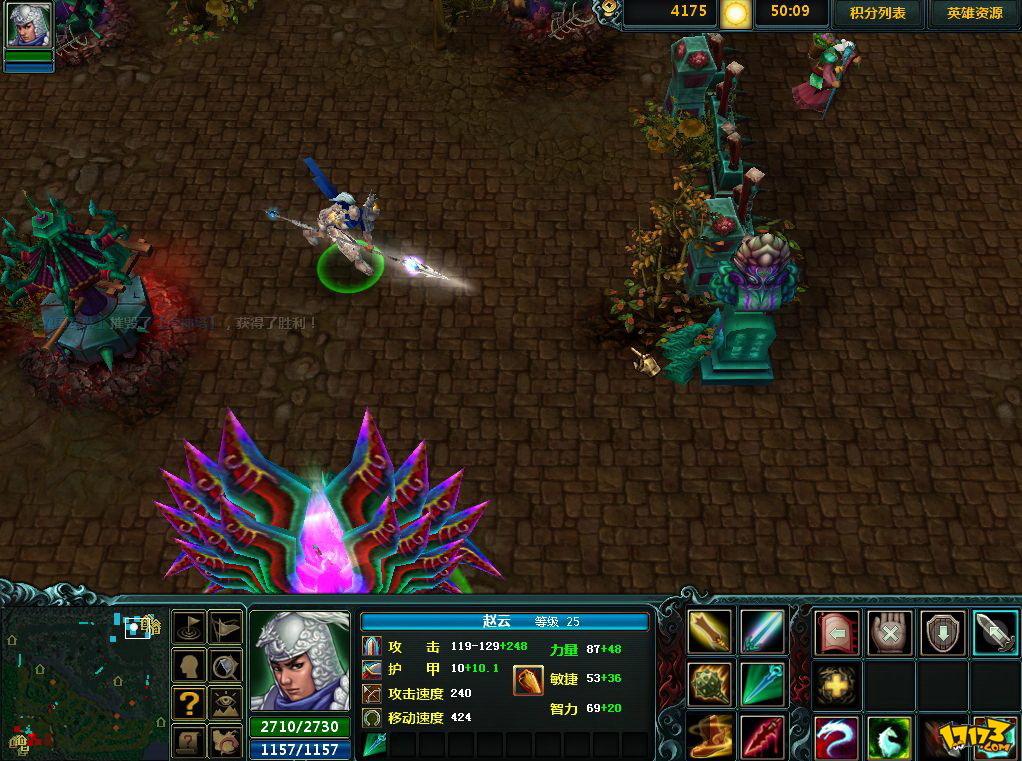
Task: Click the minimap signal flag button
Action: pos(188,627)
